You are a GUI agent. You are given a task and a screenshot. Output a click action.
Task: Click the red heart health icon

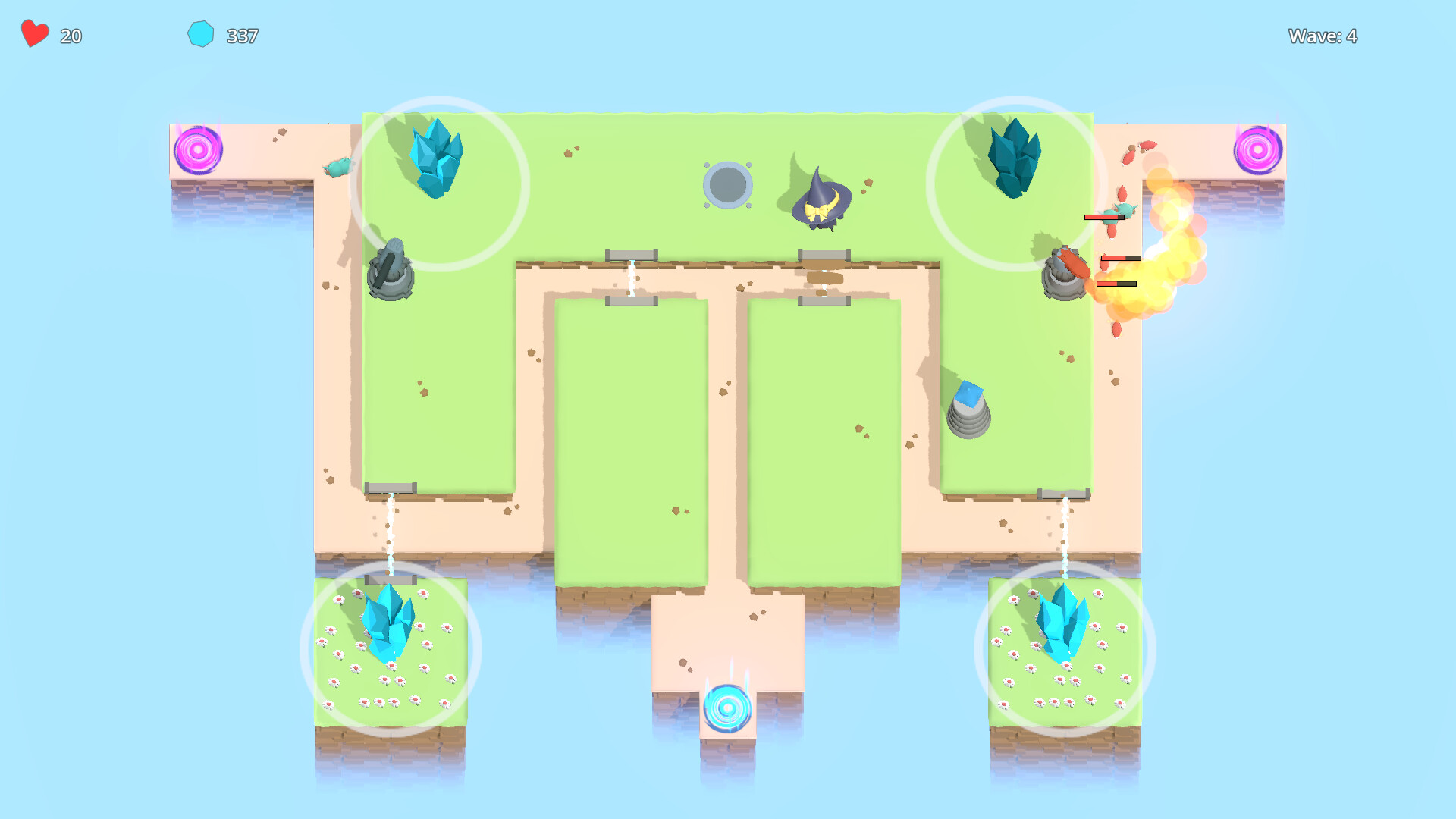click(x=33, y=33)
